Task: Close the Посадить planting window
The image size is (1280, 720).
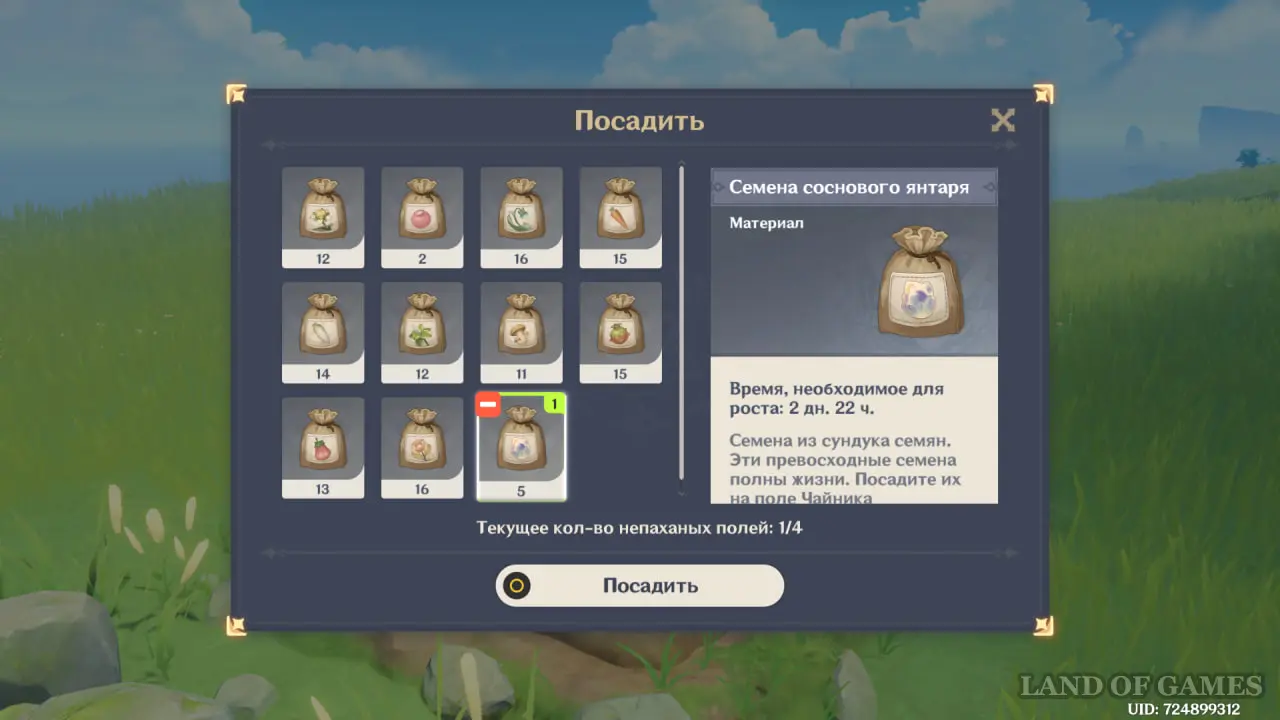Action: [1002, 121]
